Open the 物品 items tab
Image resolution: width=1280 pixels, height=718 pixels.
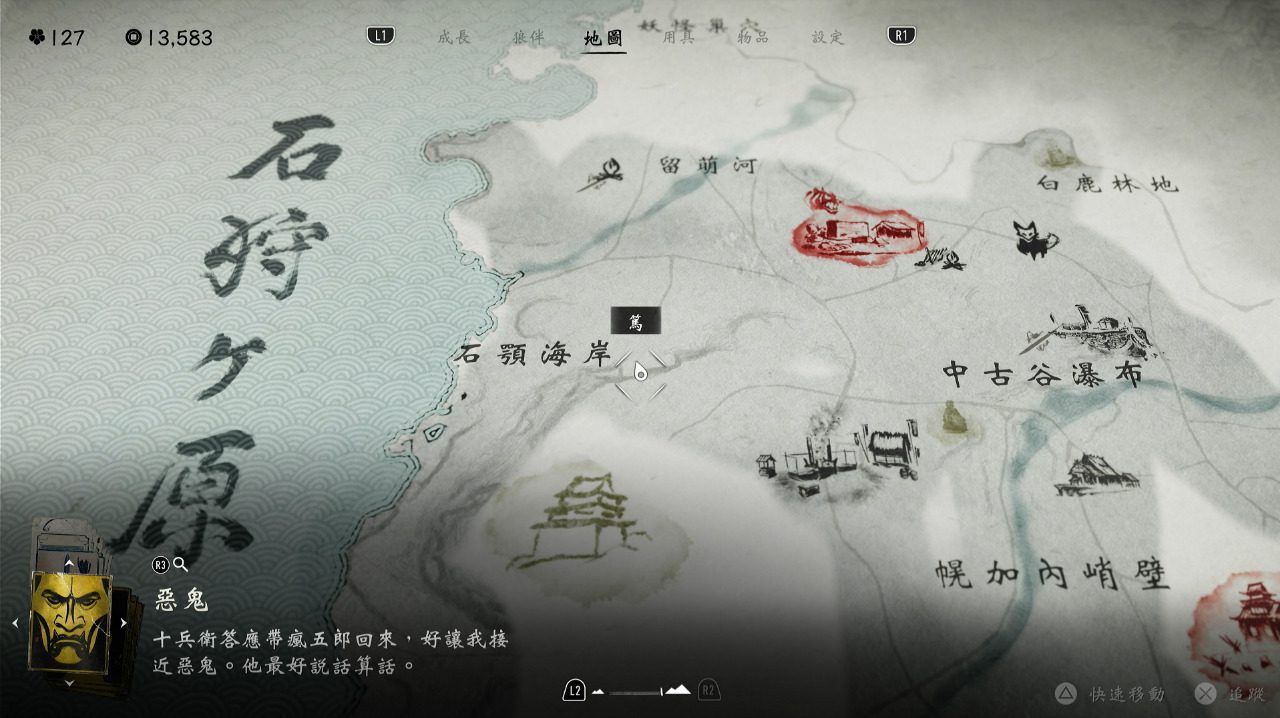[752, 38]
